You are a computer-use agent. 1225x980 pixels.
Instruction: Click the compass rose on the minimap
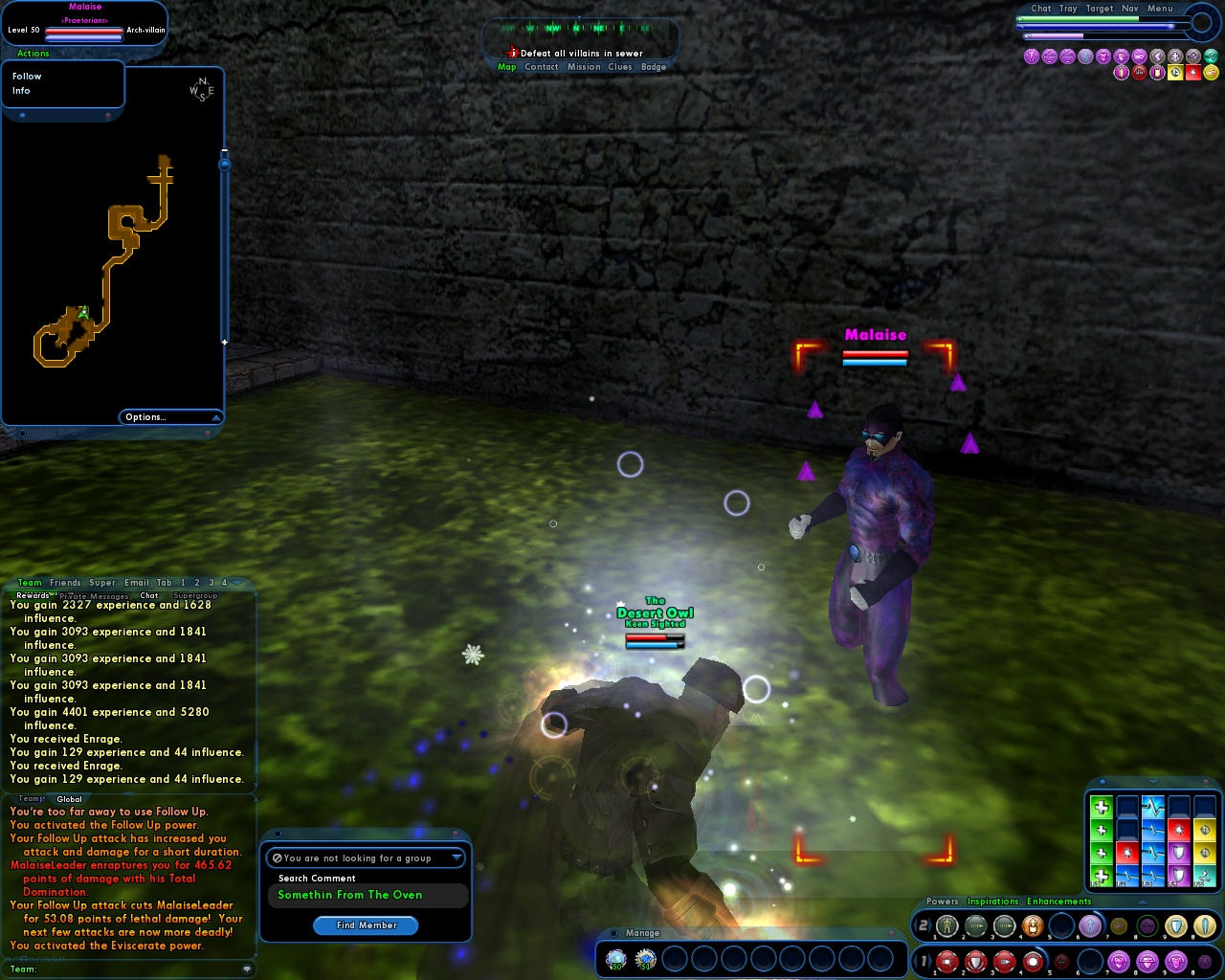[203, 89]
